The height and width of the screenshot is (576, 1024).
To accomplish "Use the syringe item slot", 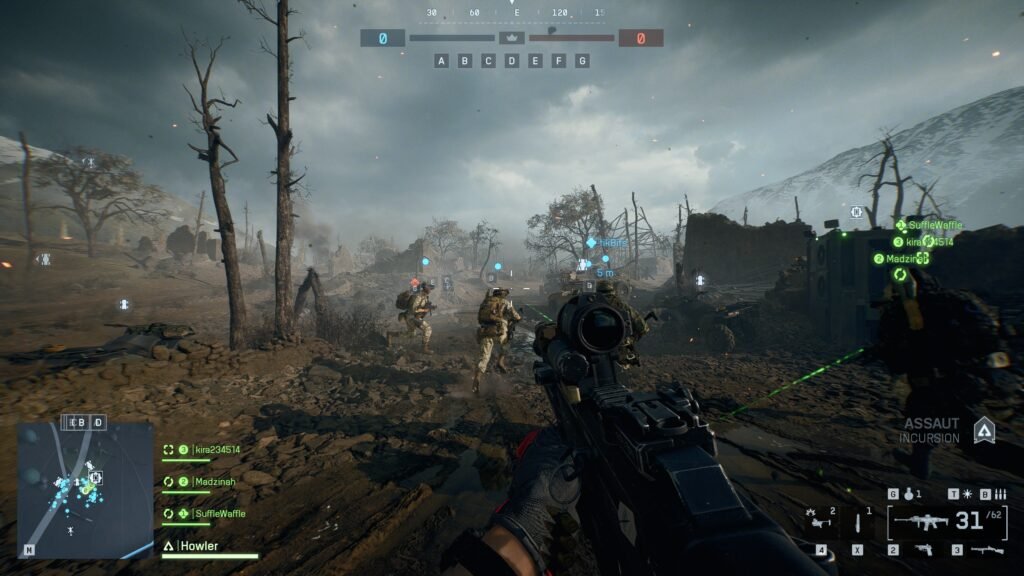I will click(858, 524).
